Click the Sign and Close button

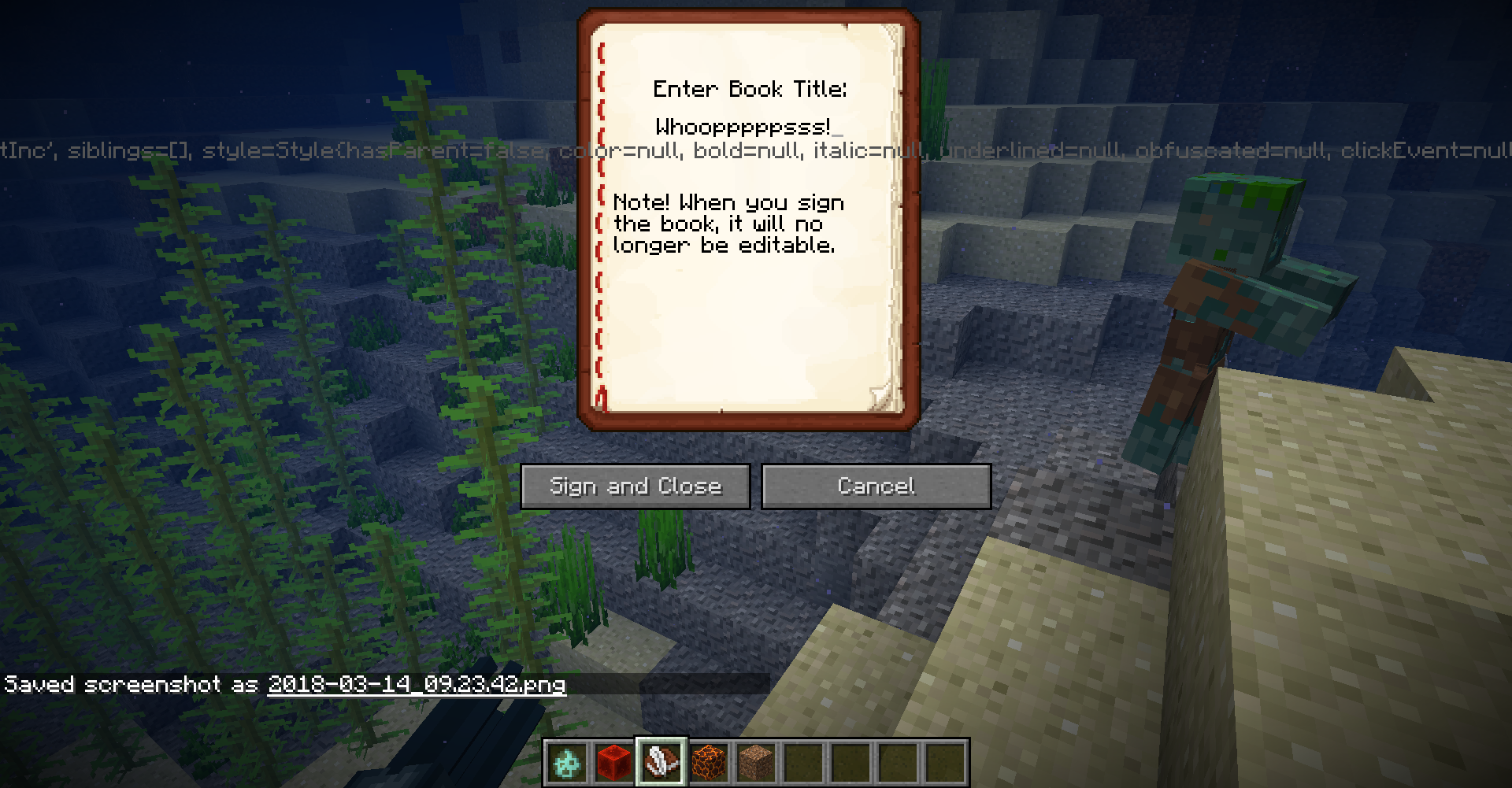636,486
